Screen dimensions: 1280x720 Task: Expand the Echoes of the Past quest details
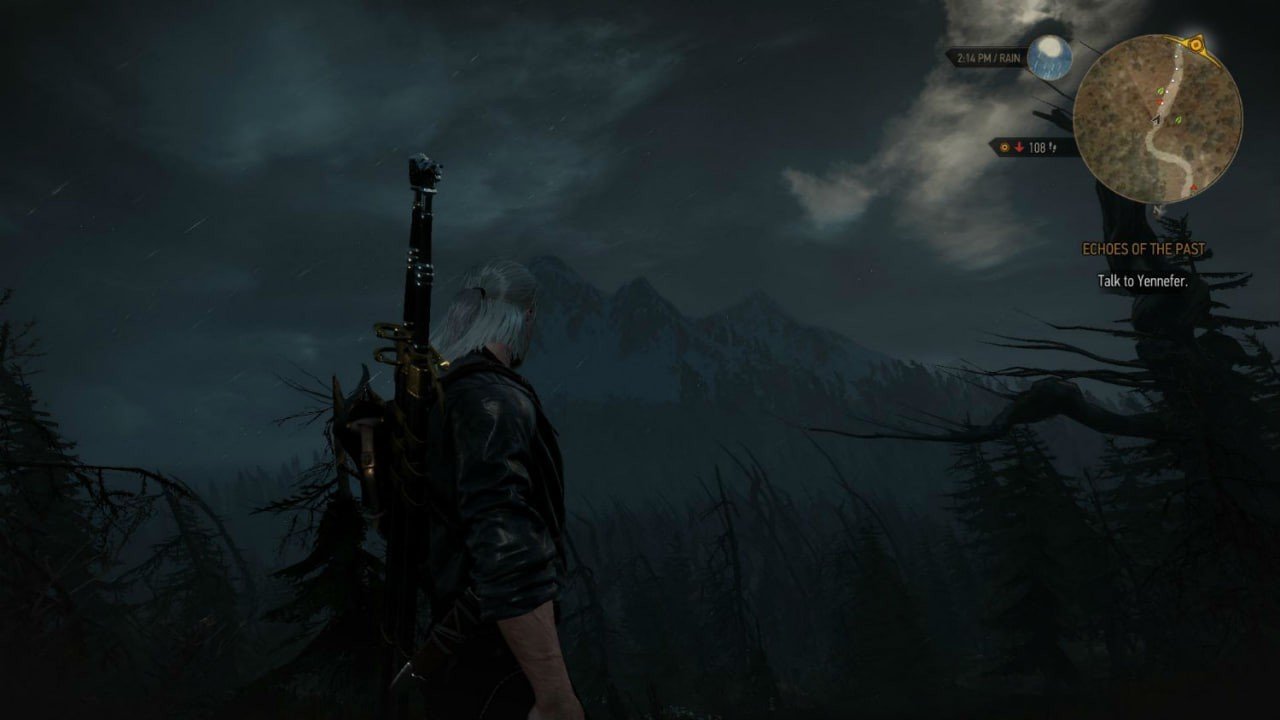click(1144, 248)
